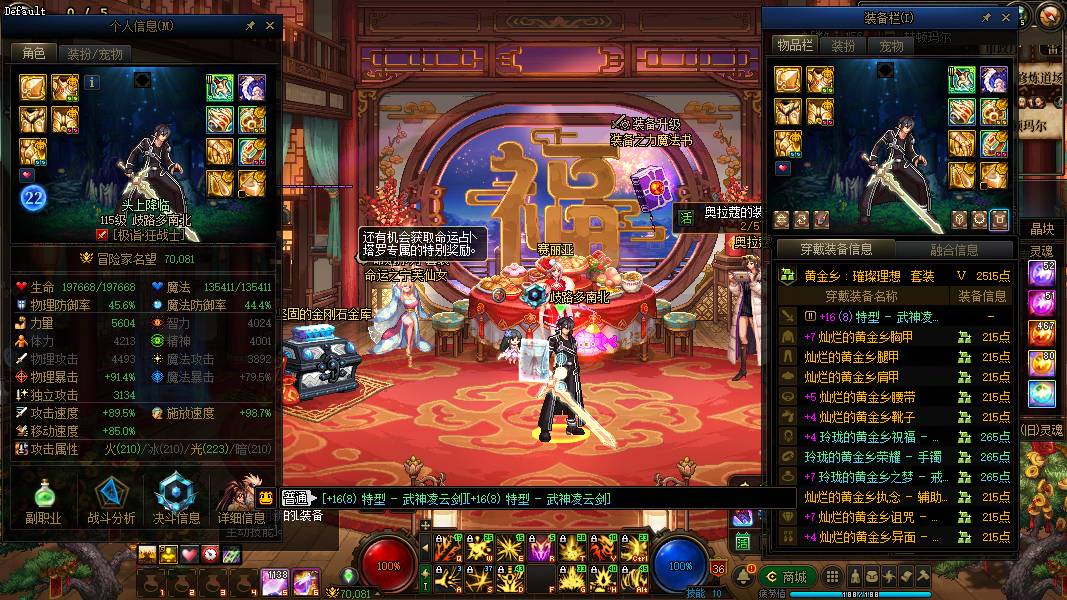Switch to the 装扮/宠物 tab
The width and height of the screenshot is (1067, 600).
(94, 53)
